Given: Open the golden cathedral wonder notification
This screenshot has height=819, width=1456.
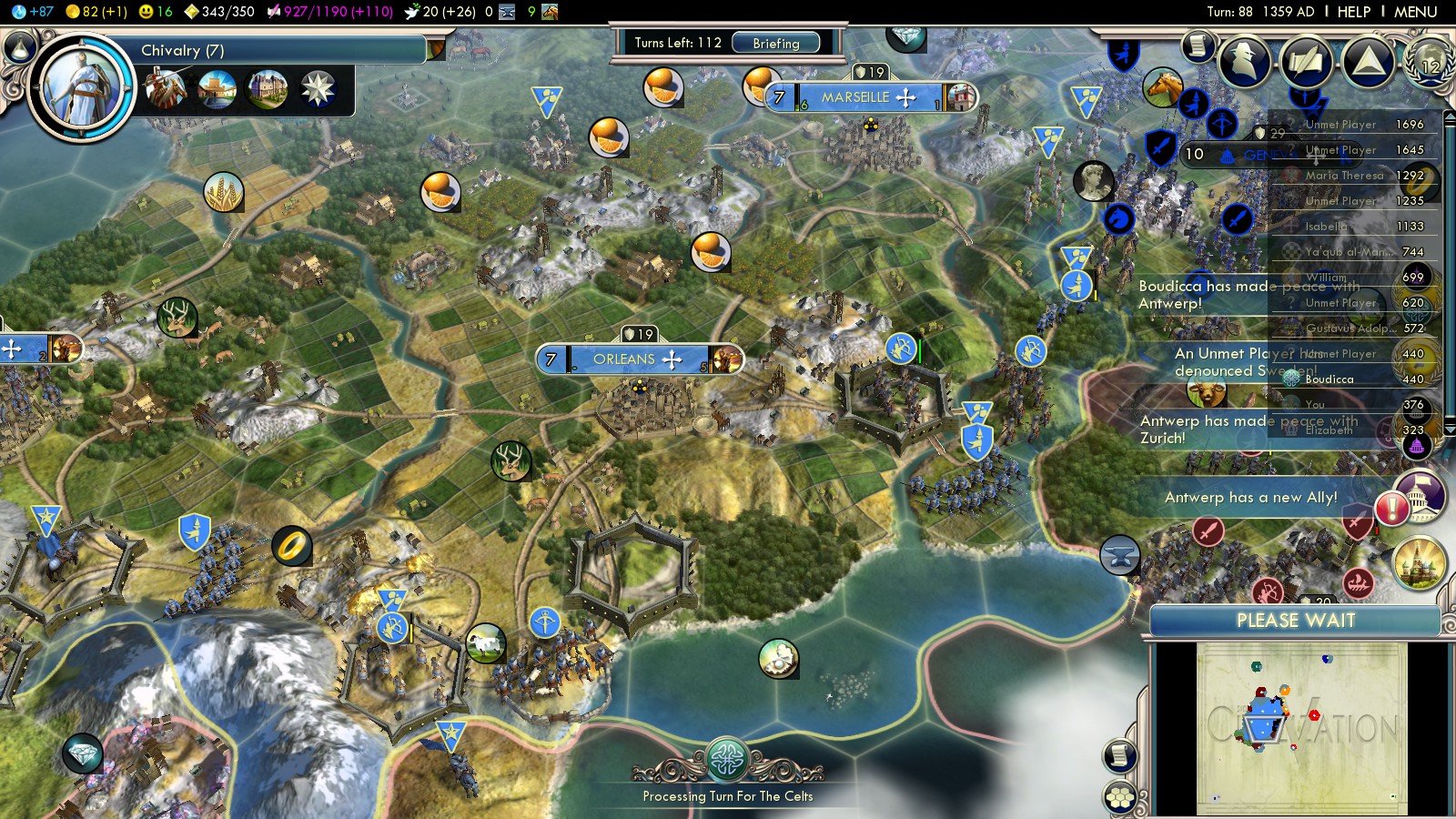Looking at the screenshot, I should click(x=1419, y=562).
